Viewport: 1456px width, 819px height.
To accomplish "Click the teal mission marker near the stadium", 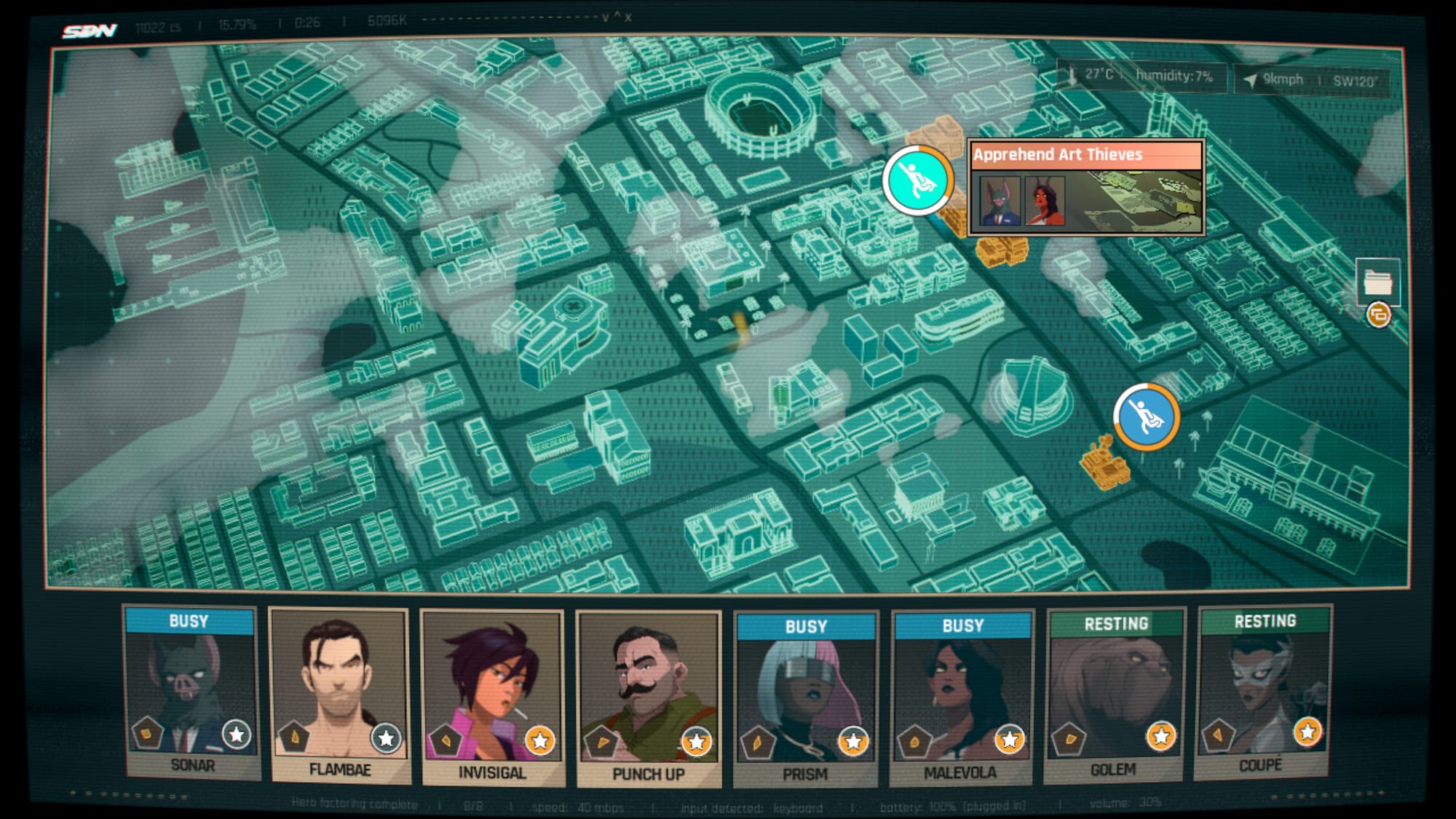I will tap(918, 180).
